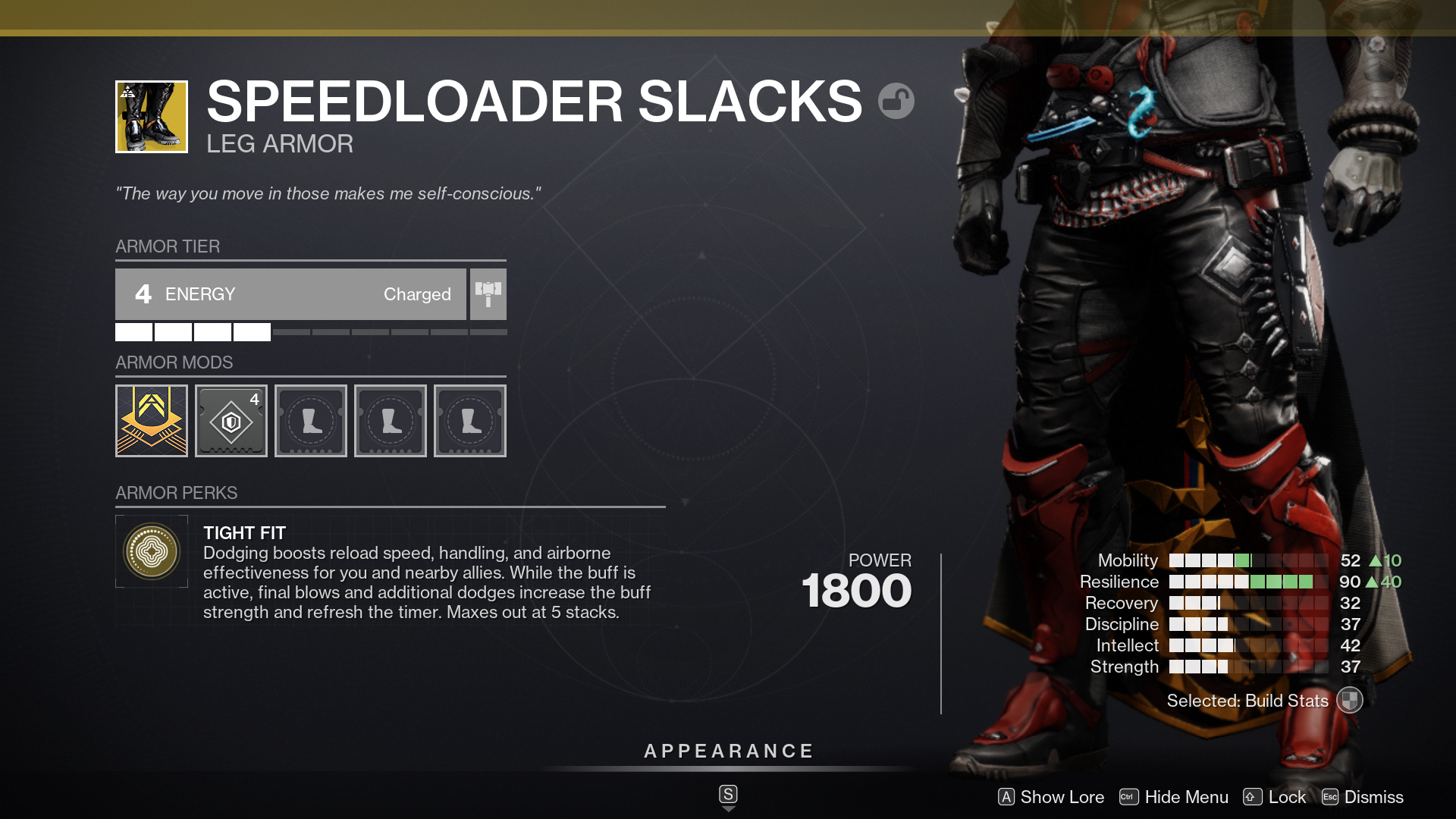Open the last empty leg mod socket
Viewport: 1456px width, 819px height.
point(469,420)
